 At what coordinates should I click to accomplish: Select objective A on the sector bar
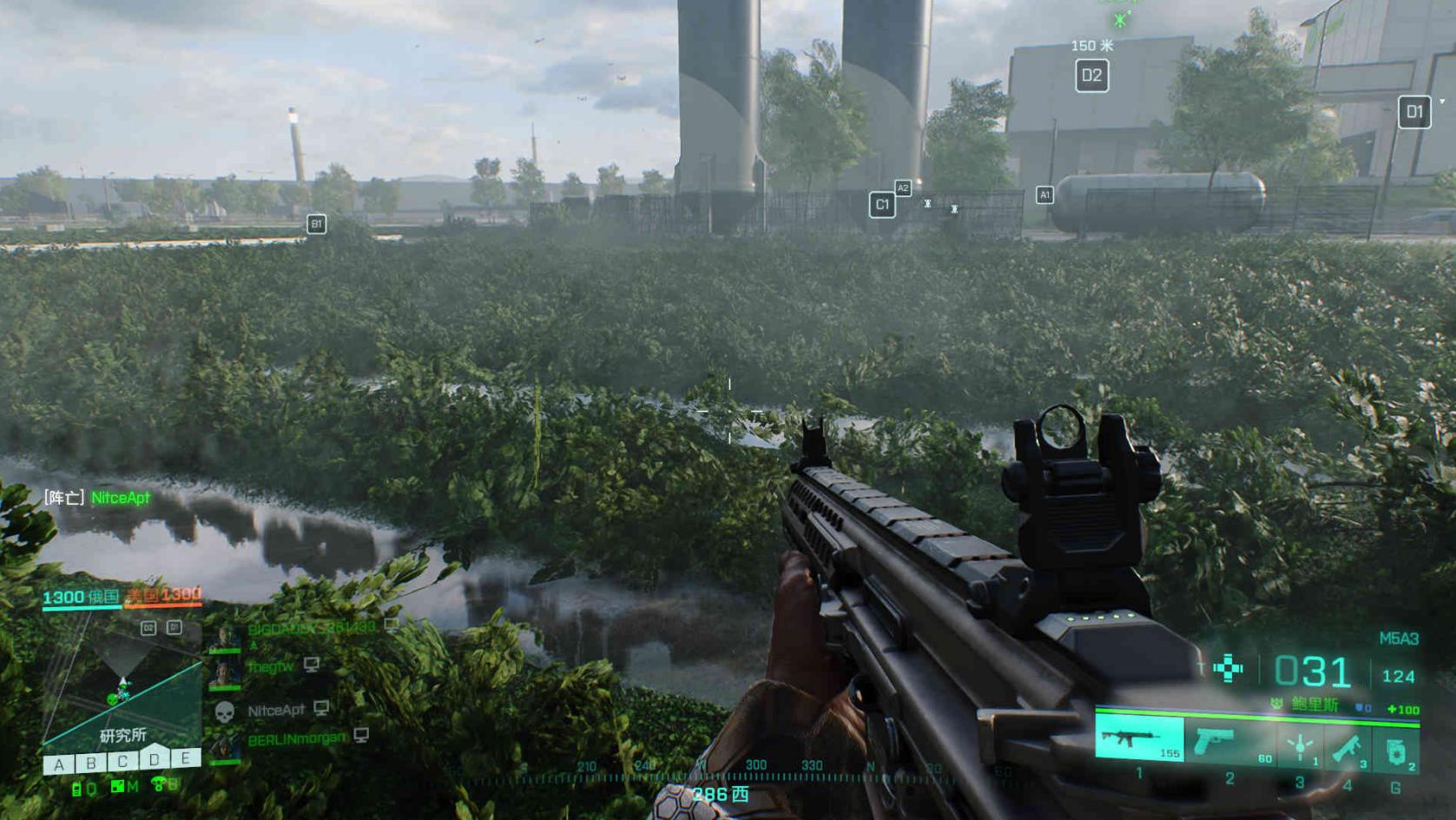pos(58,764)
